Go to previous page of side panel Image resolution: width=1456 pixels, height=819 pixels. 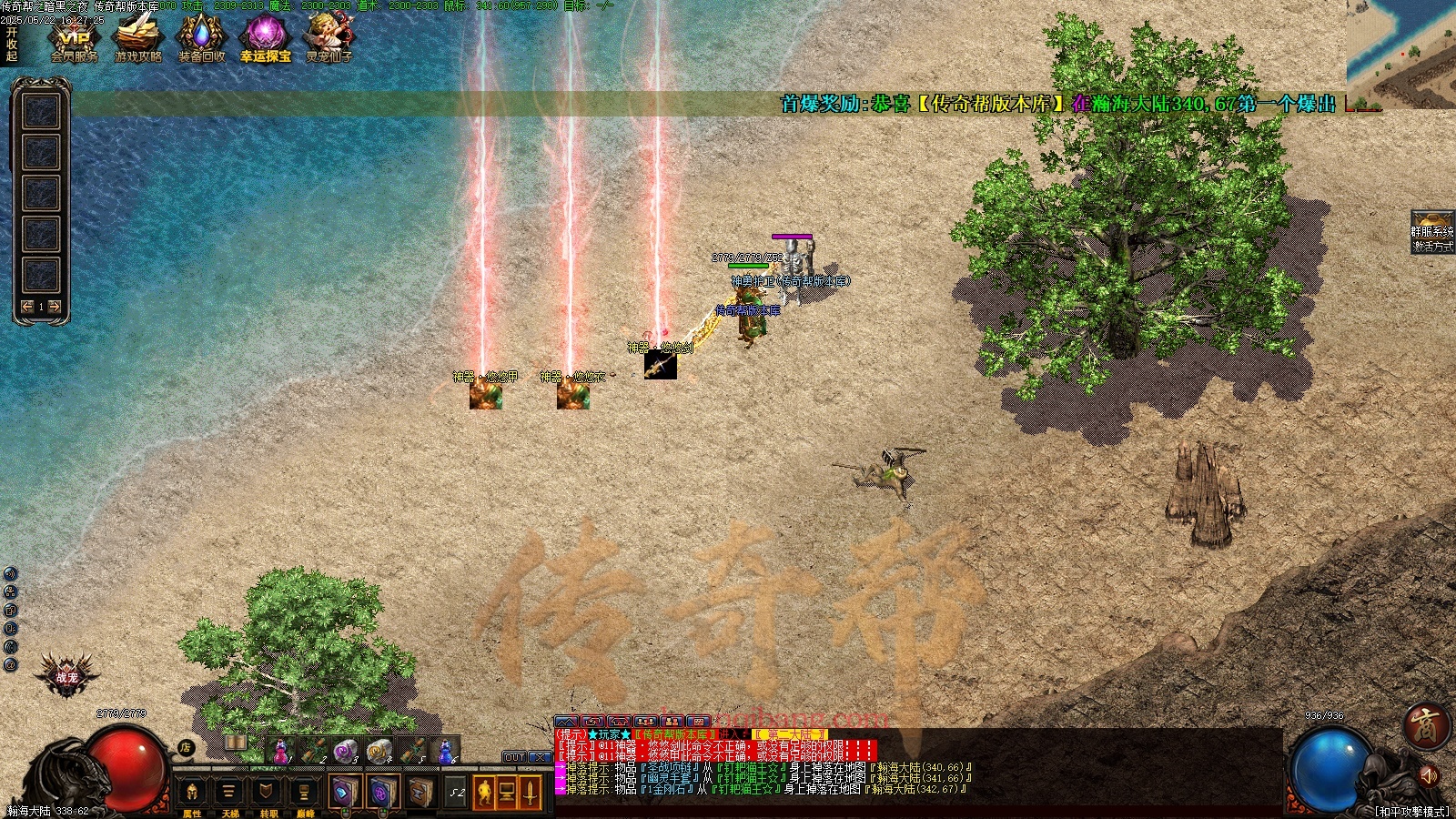pos(27,307)
